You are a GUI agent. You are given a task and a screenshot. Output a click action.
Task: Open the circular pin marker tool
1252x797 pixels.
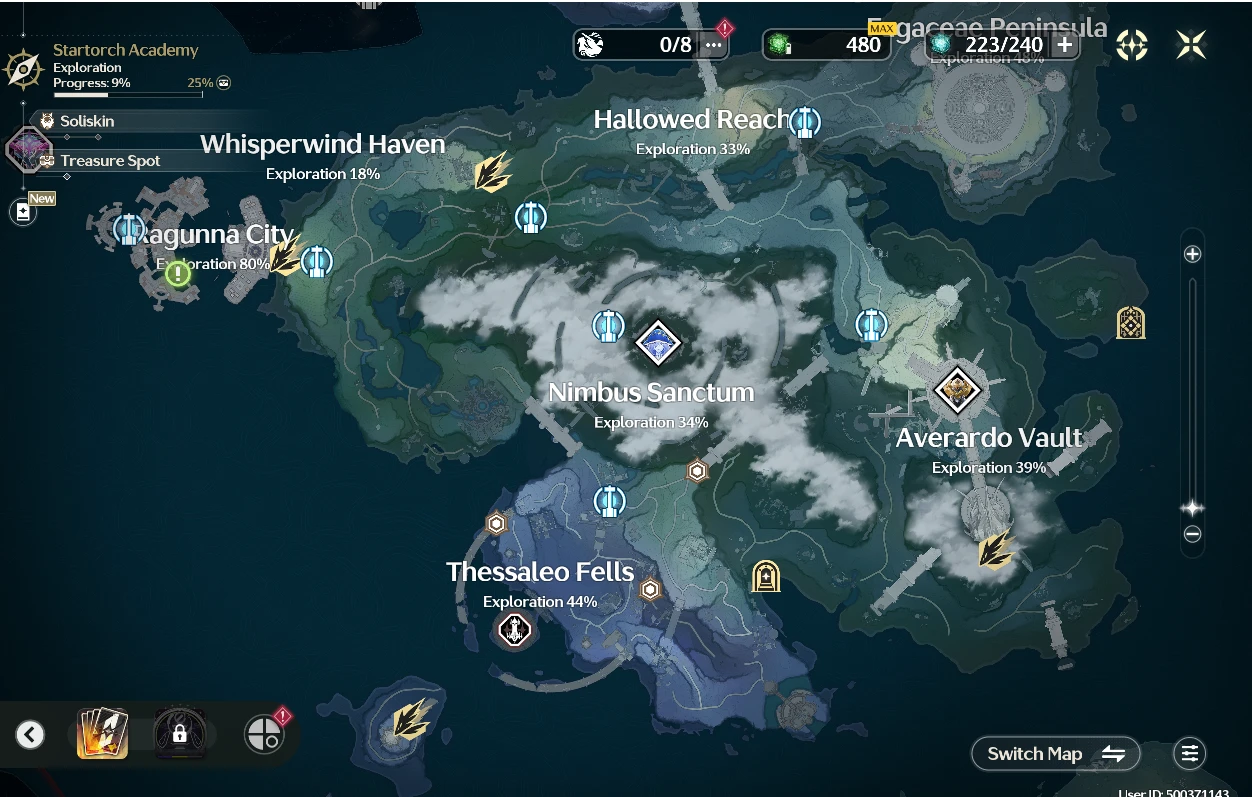coord(263,735)
